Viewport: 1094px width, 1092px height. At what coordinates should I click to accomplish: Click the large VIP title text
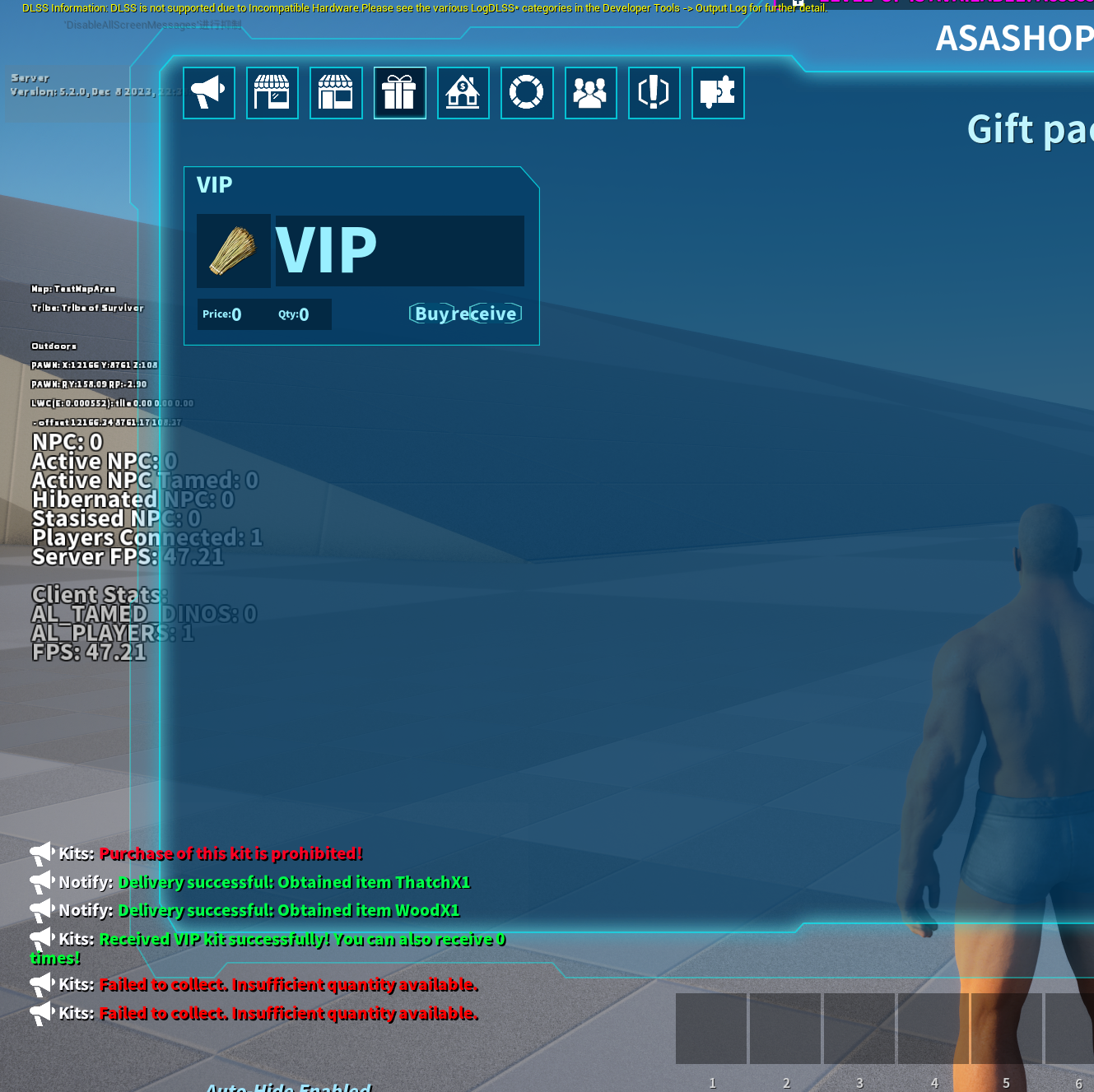[326, 250]
